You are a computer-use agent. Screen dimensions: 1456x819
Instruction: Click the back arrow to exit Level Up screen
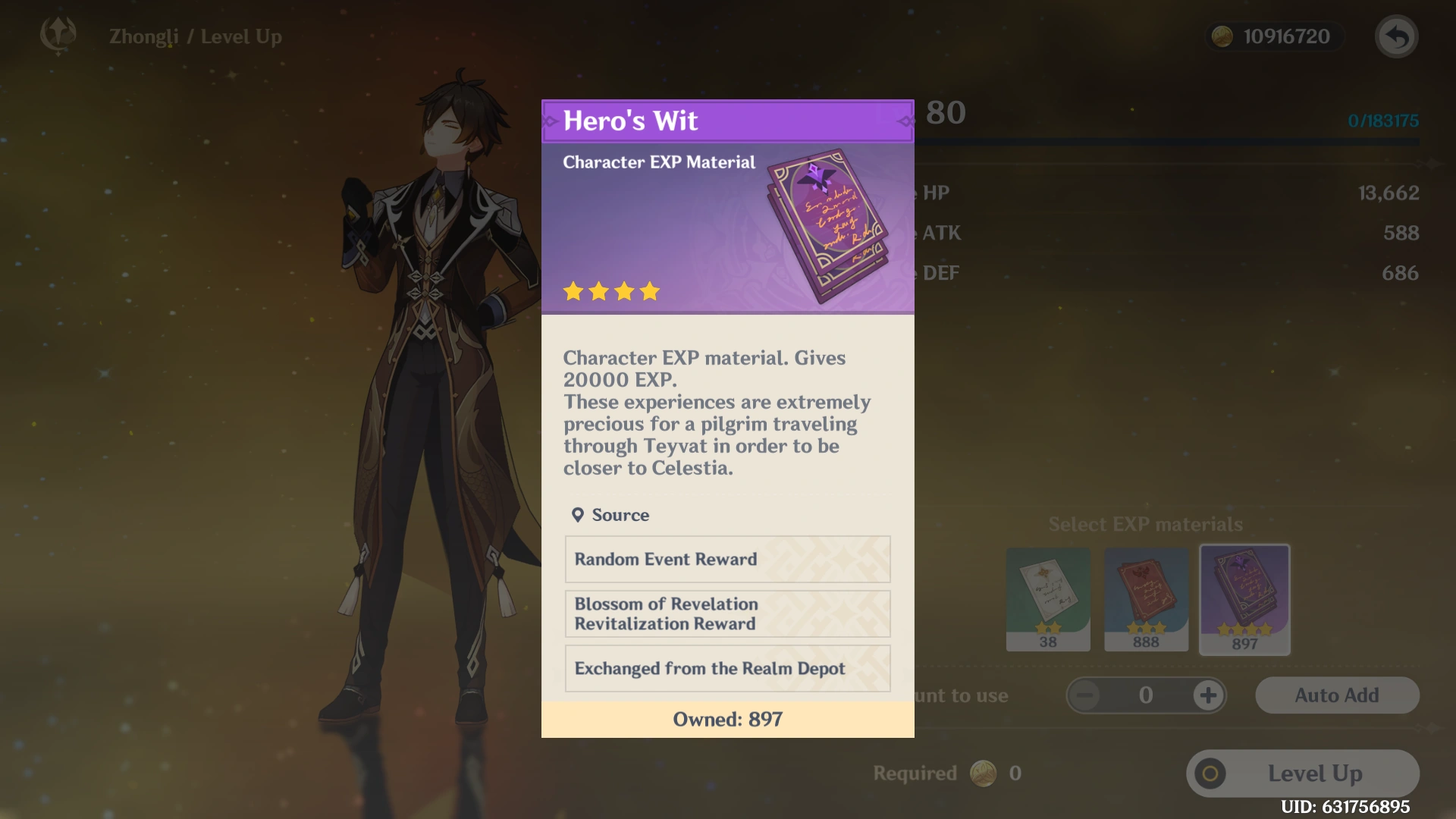(1398, 36)
